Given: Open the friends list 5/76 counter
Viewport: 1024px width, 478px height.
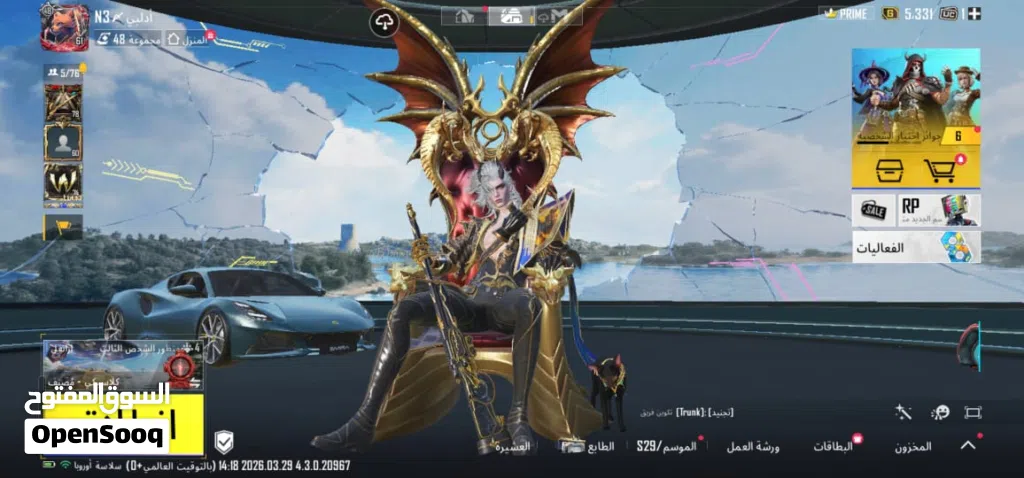Looking at the screenshot, I should (62, 72).
